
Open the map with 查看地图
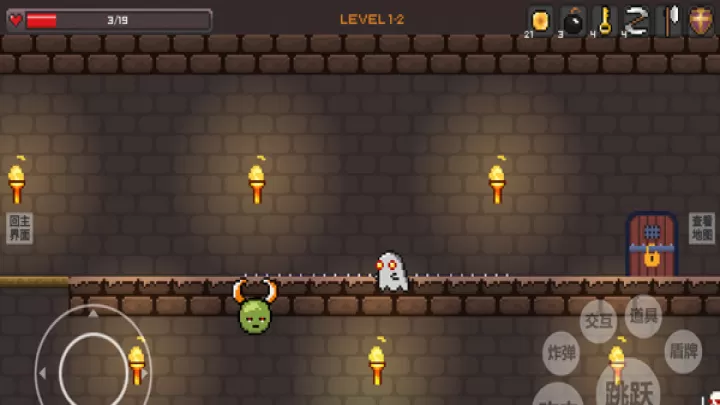[701, 228]
